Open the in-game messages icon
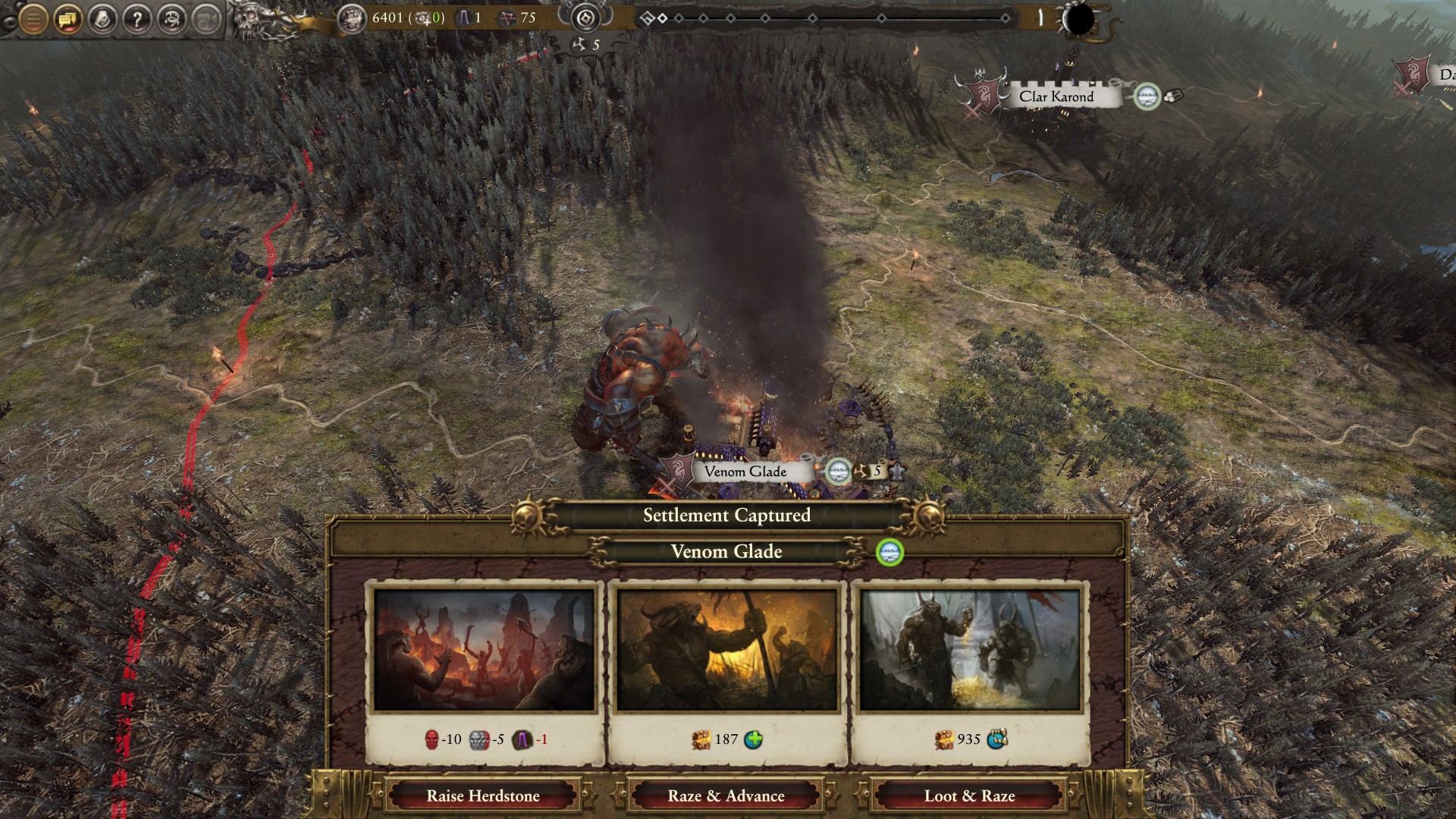This screenshot has height=819, width=1456. 67,17
